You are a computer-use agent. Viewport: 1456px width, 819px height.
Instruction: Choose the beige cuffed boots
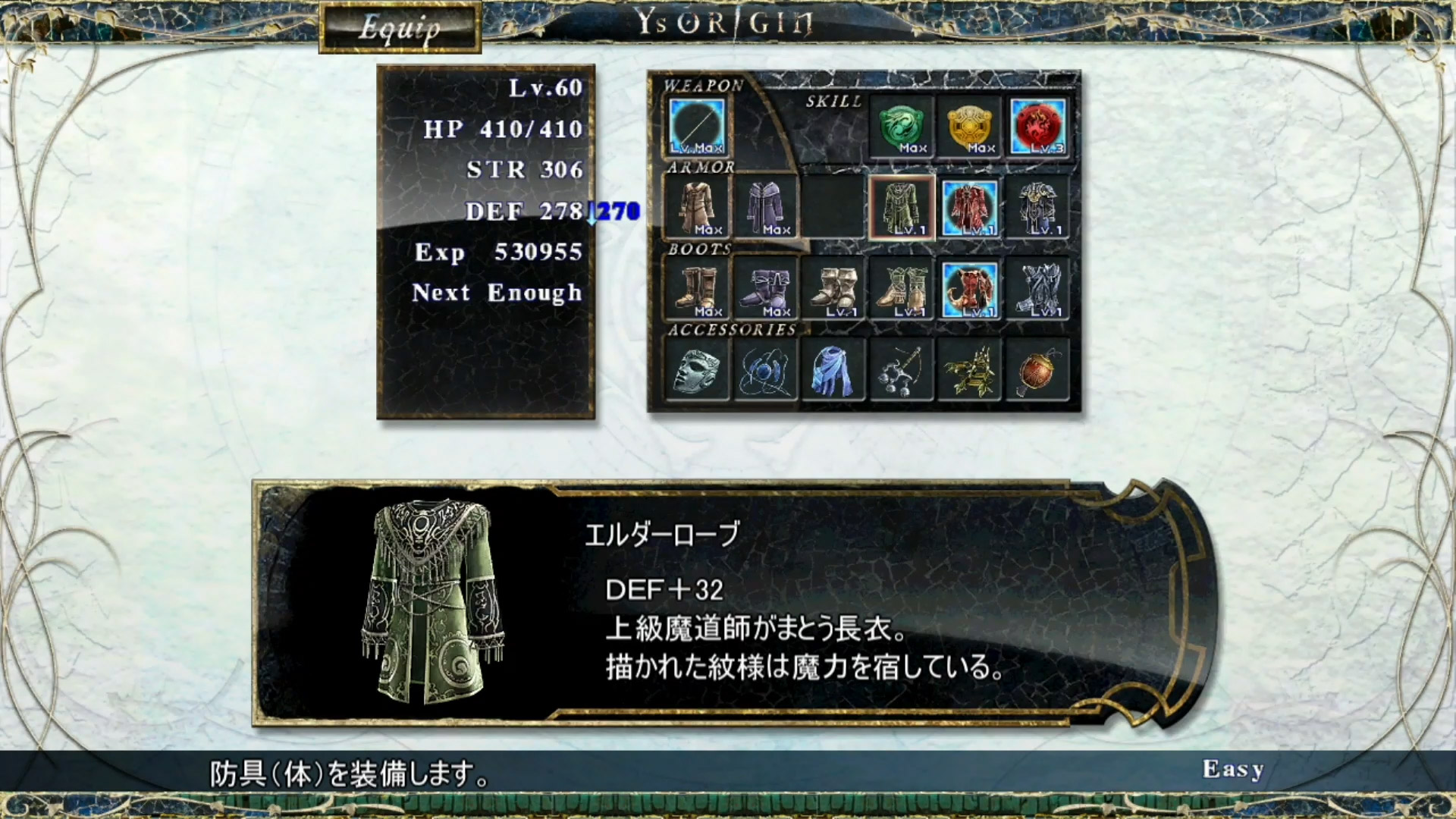tap(833, 289)
